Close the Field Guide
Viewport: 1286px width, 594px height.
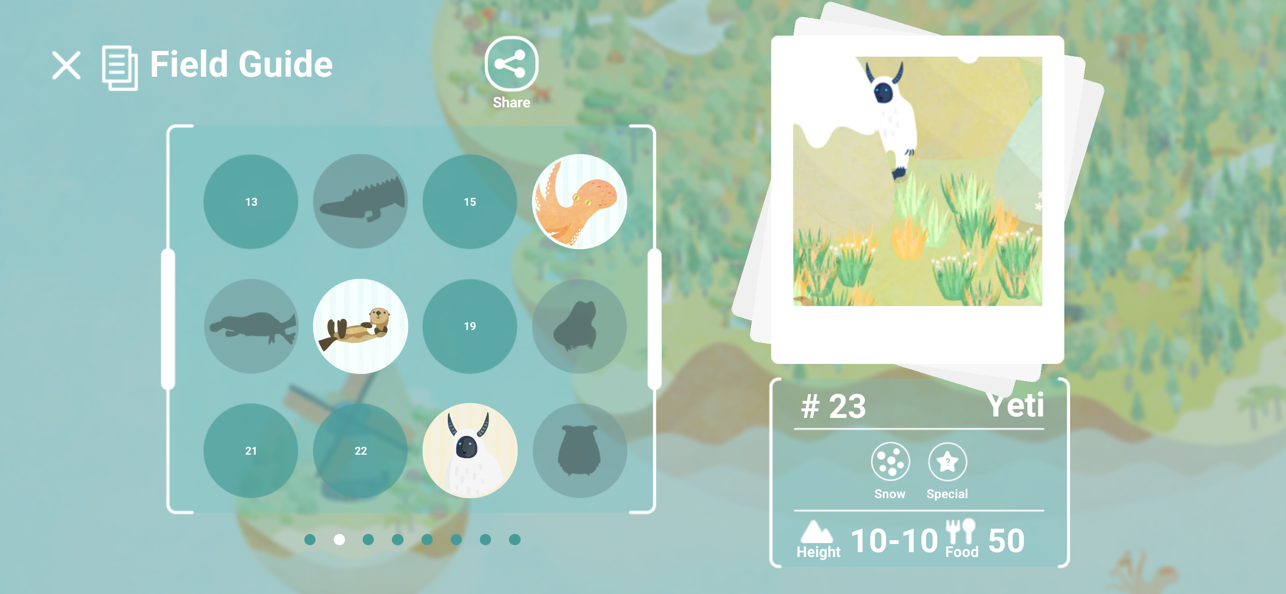coord(66,66)
